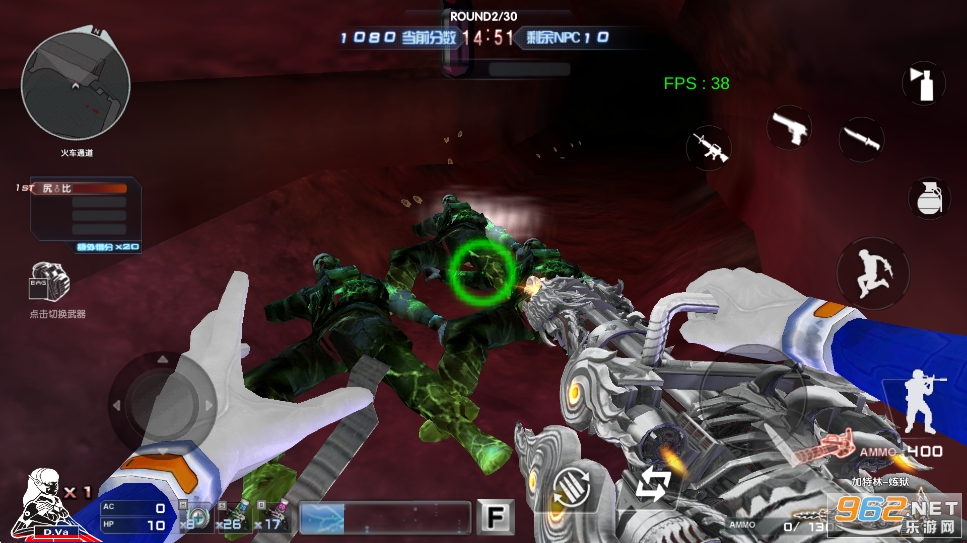Select the pistol sidearm icon

coord(788,128)
